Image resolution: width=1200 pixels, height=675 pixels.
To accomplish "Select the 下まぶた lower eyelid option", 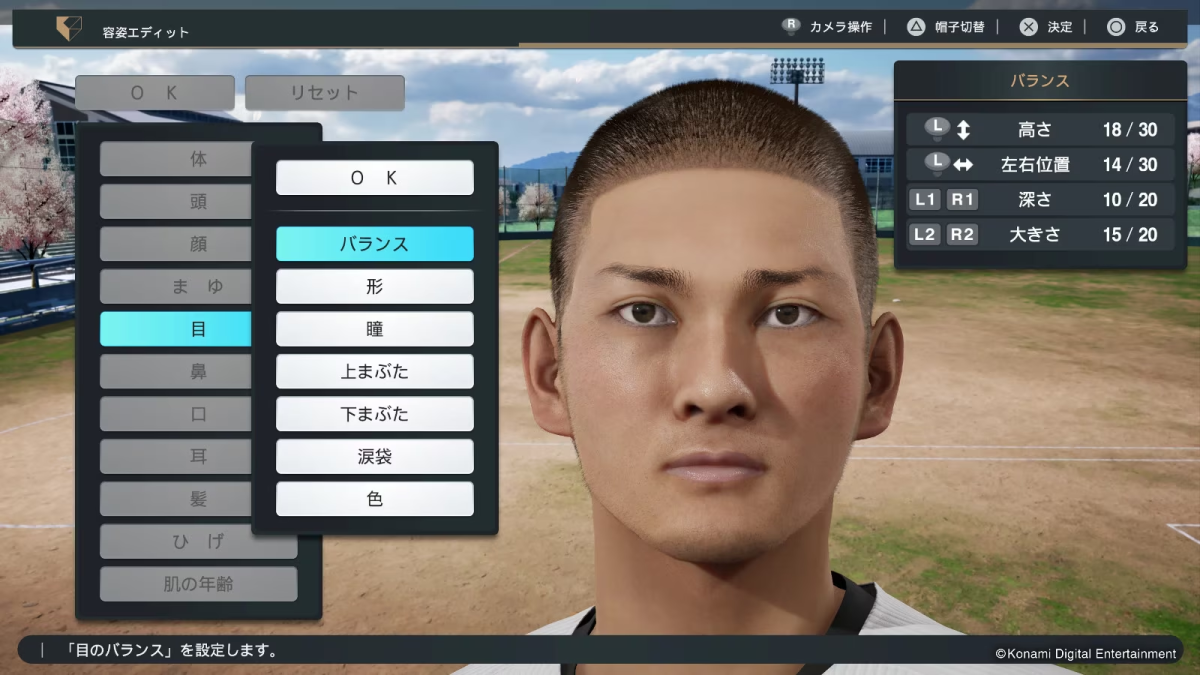I will [374, 414].
